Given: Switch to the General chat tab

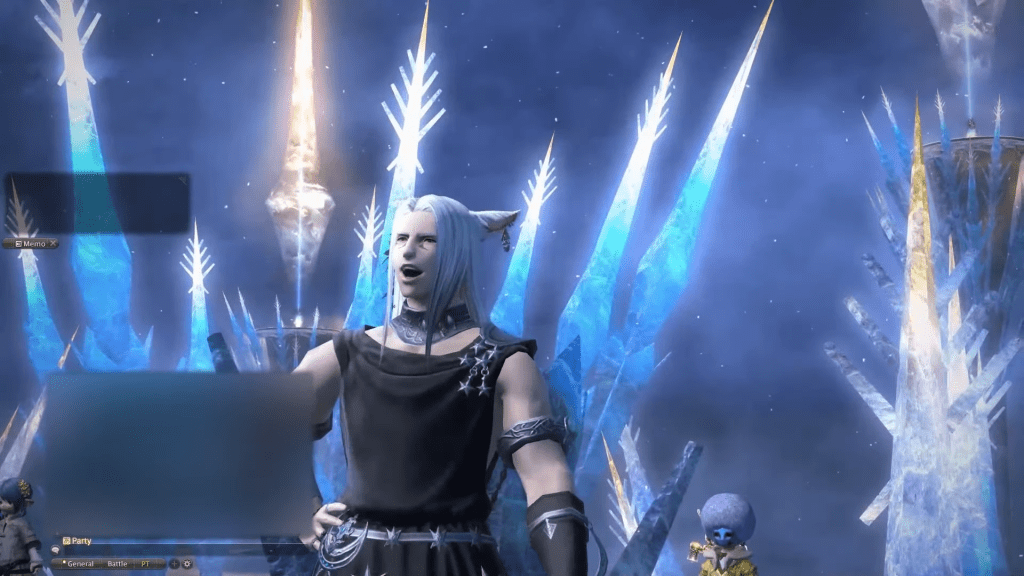Looking at the screenshot, I should pos(80,564).
